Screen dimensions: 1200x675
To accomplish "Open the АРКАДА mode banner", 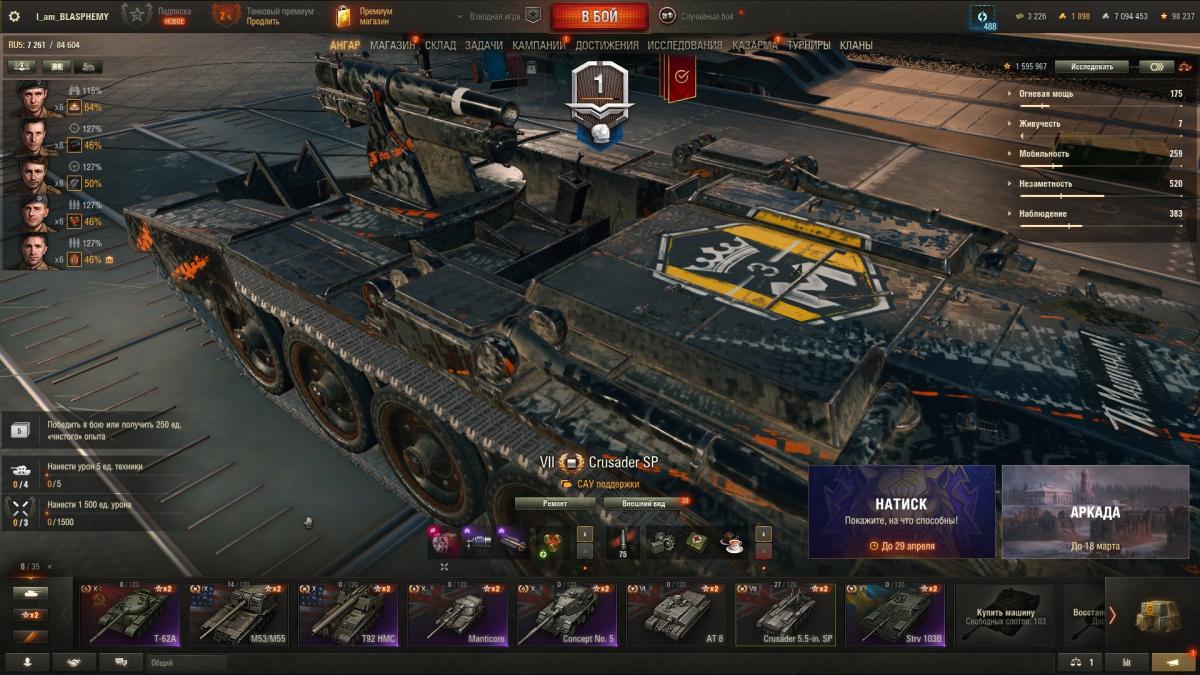I will point(1095,511).
